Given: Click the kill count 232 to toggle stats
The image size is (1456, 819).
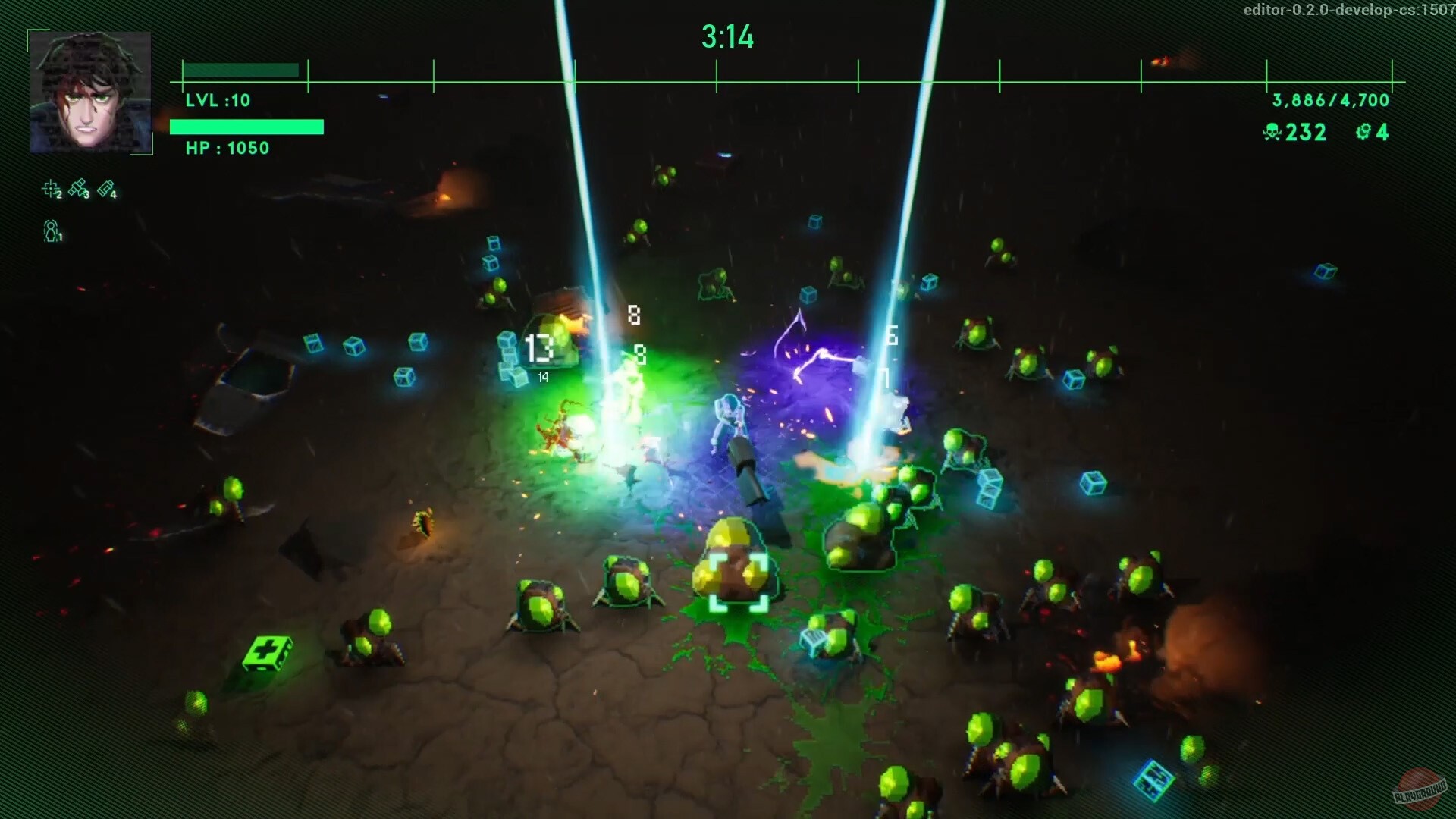Looking at the screenshot, I should tap(1306, 133).
